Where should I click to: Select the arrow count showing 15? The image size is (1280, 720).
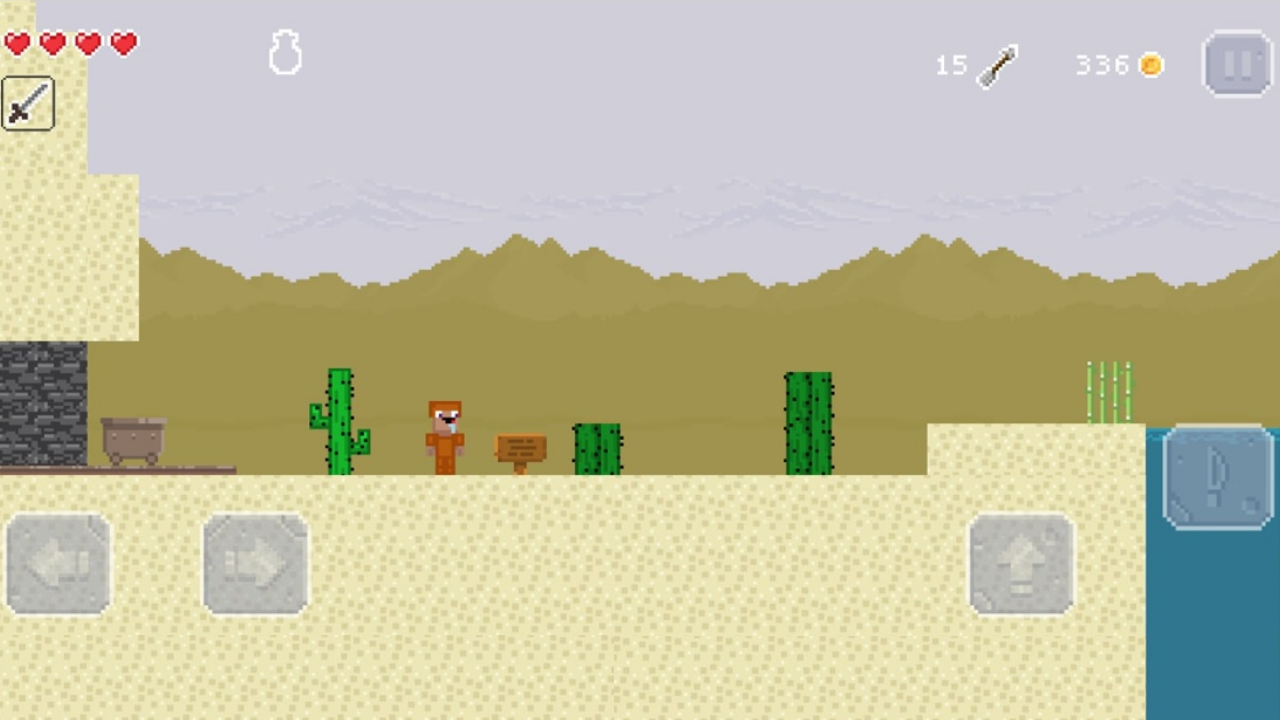click(951, 65)
